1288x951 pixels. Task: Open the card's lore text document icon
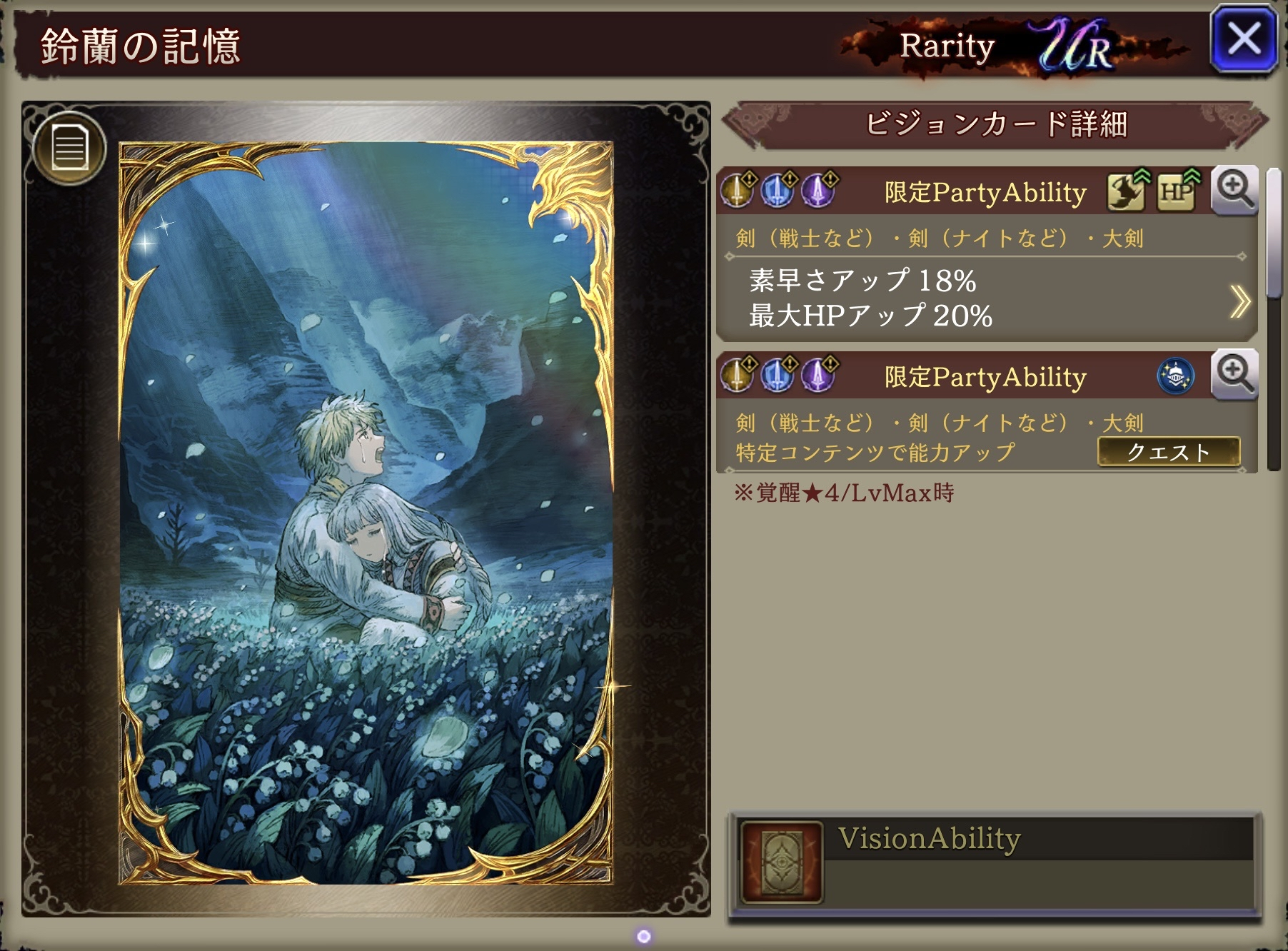(x=70, y=149)
